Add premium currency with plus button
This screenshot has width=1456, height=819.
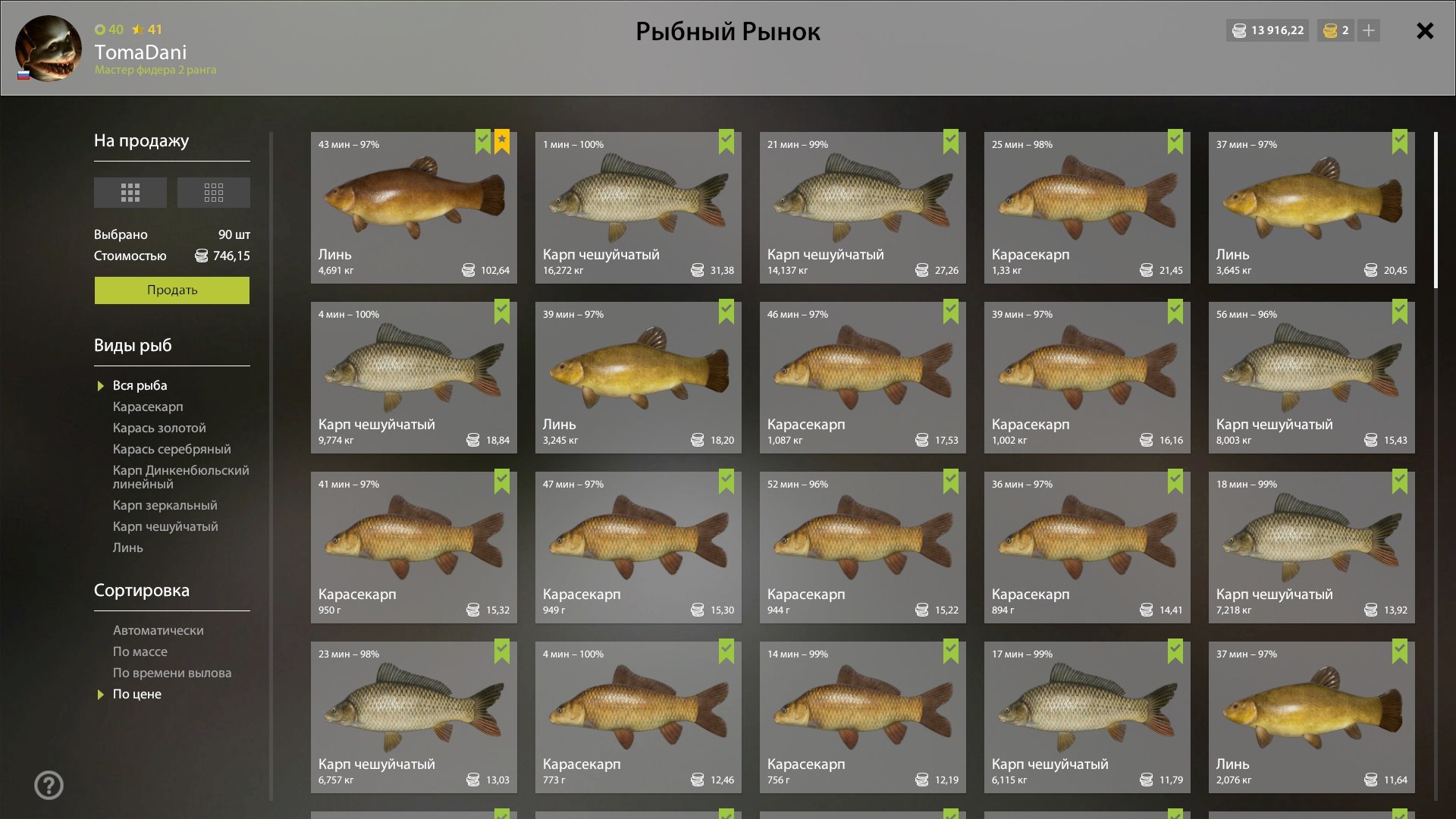[1369, 31]
